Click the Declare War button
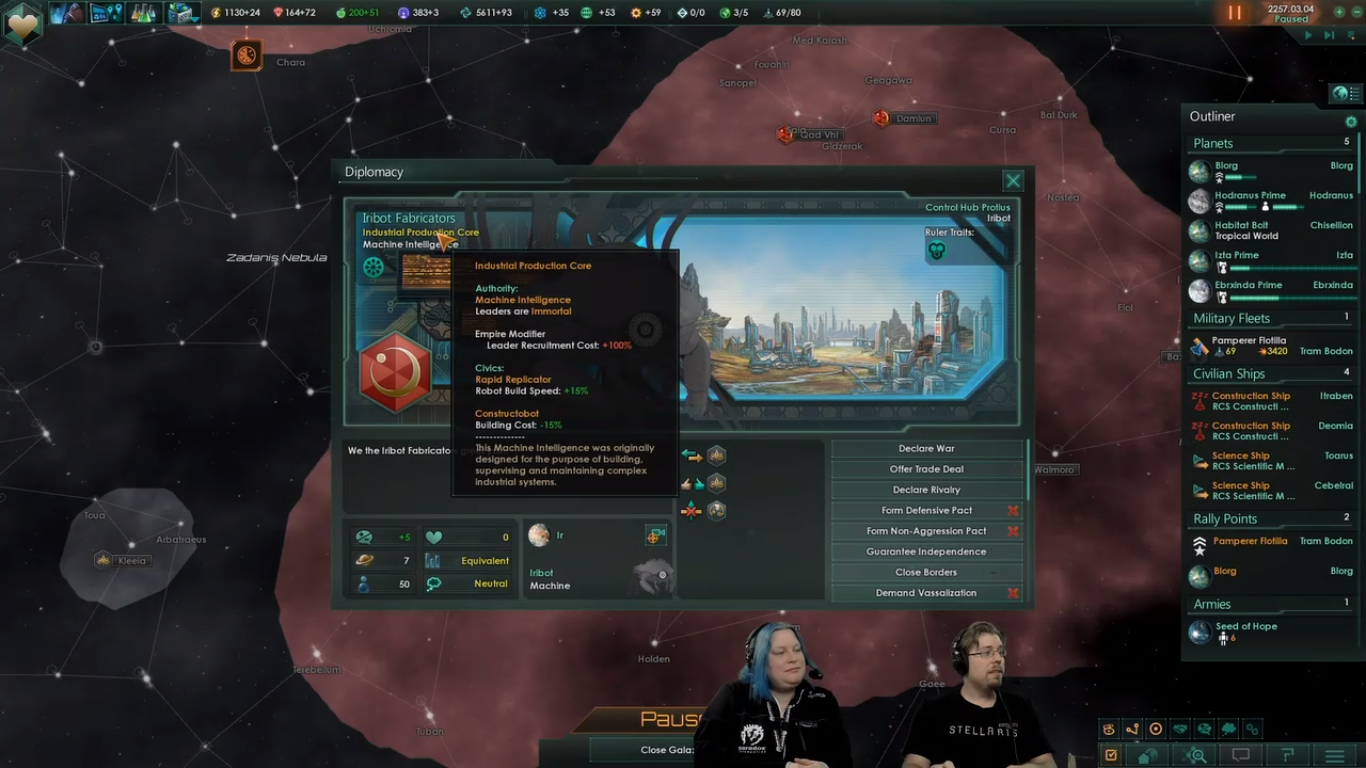Screen dimensions: 1366x768 [926, 448]
